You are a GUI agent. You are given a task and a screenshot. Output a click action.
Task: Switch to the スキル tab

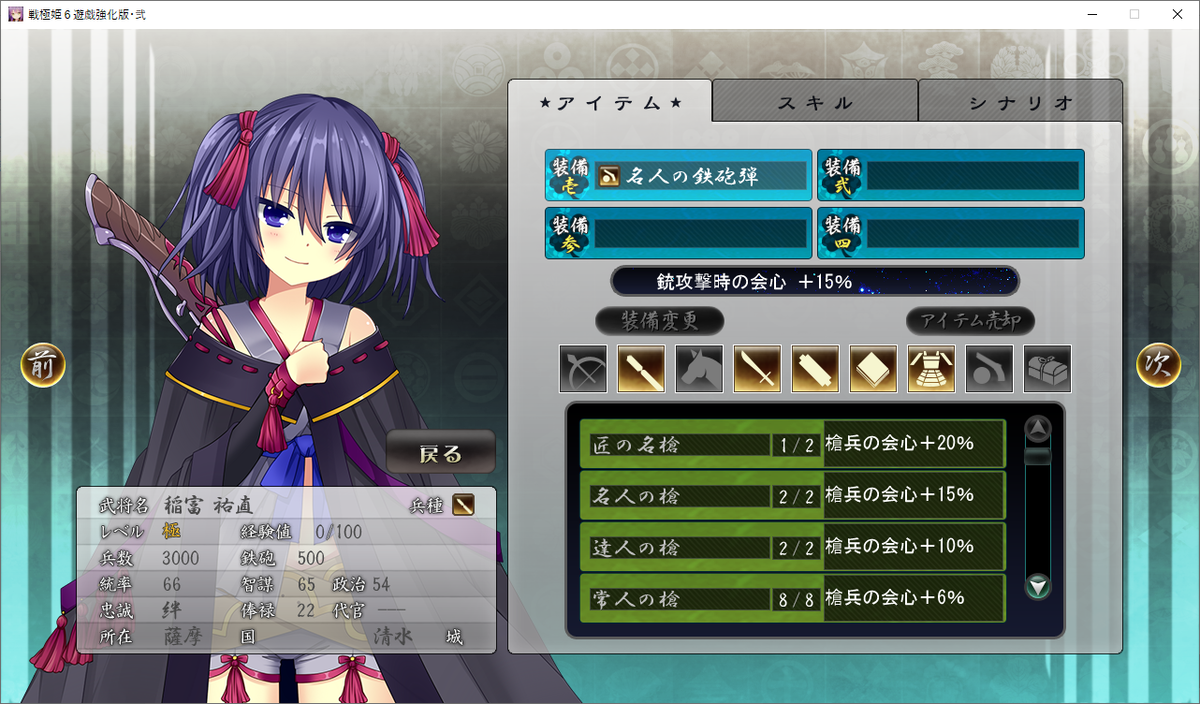[815, 102]
